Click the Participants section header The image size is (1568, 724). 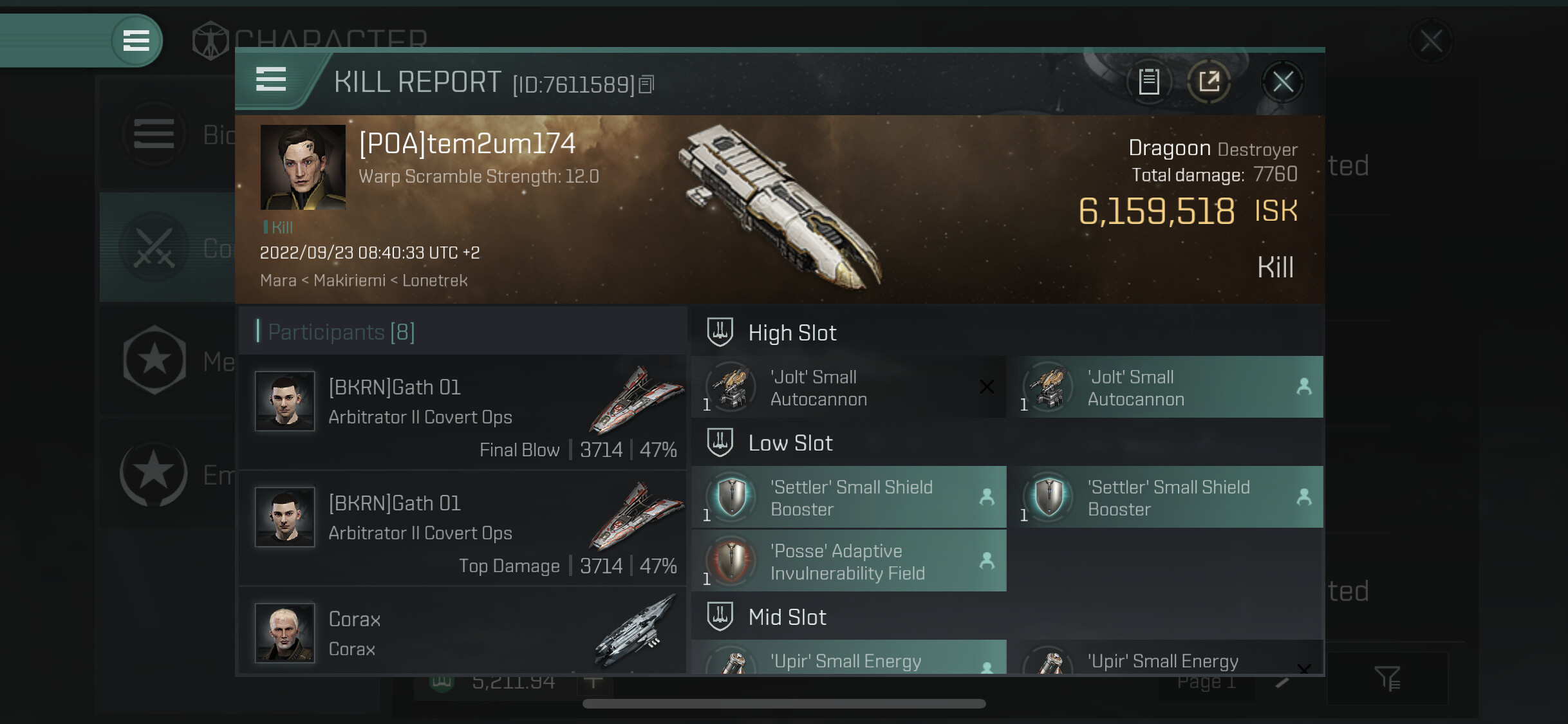[341, 332]
